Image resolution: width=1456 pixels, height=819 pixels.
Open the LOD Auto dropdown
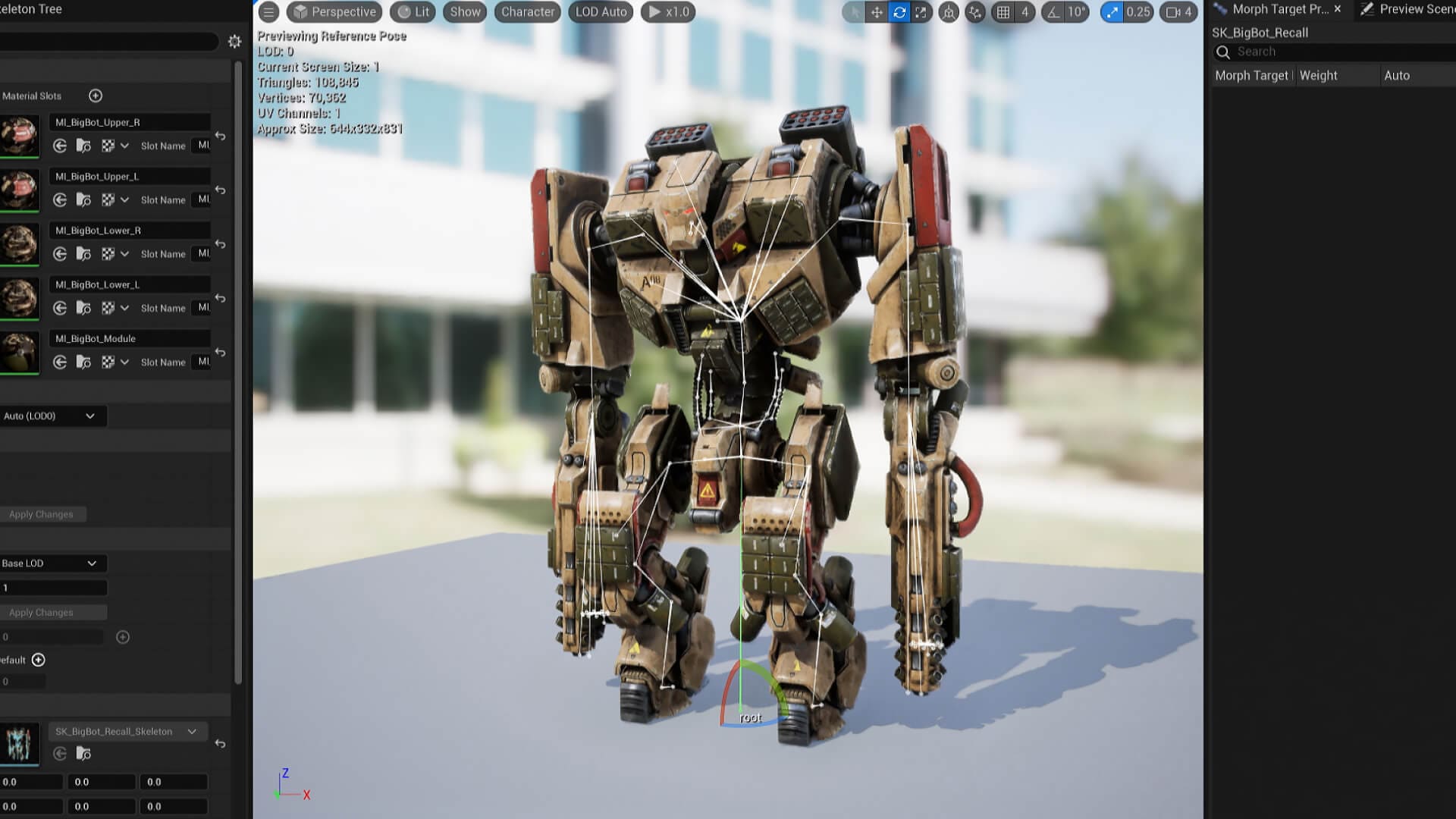[600, 11]
